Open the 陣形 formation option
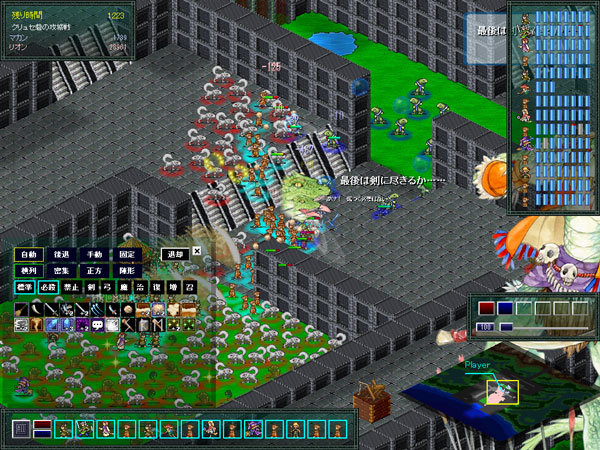 point(127,271)
